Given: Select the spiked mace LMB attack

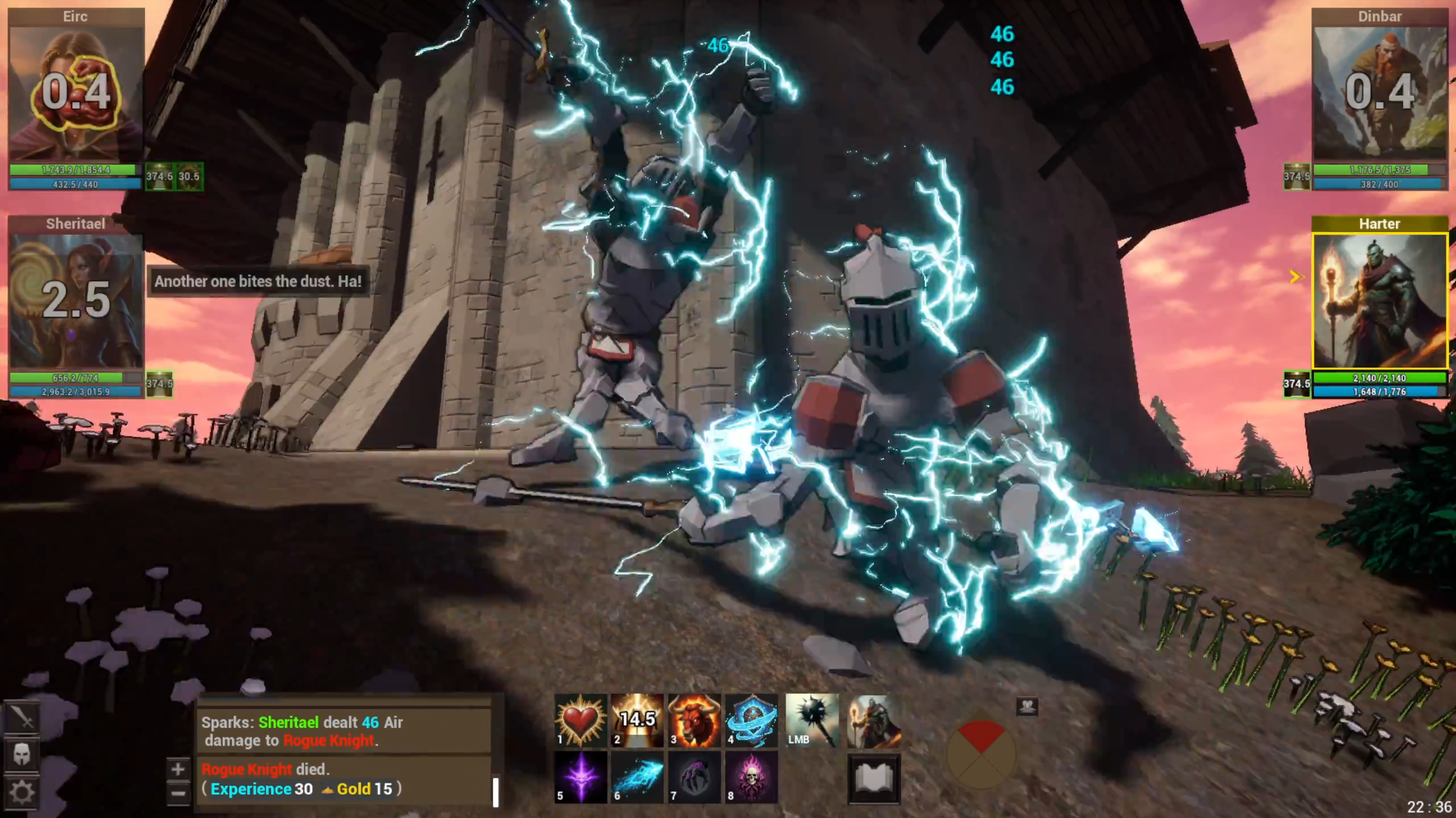Looking at the screenshot, I should pyautogui.click(x=812, y=720).
